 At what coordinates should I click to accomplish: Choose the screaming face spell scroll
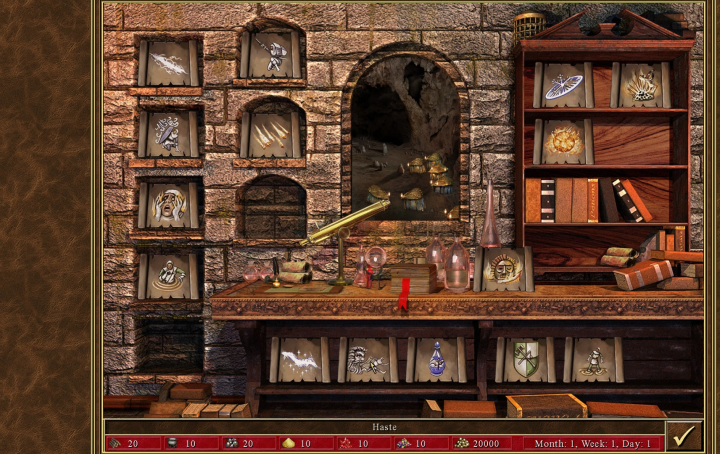click(x=168, y=204)
